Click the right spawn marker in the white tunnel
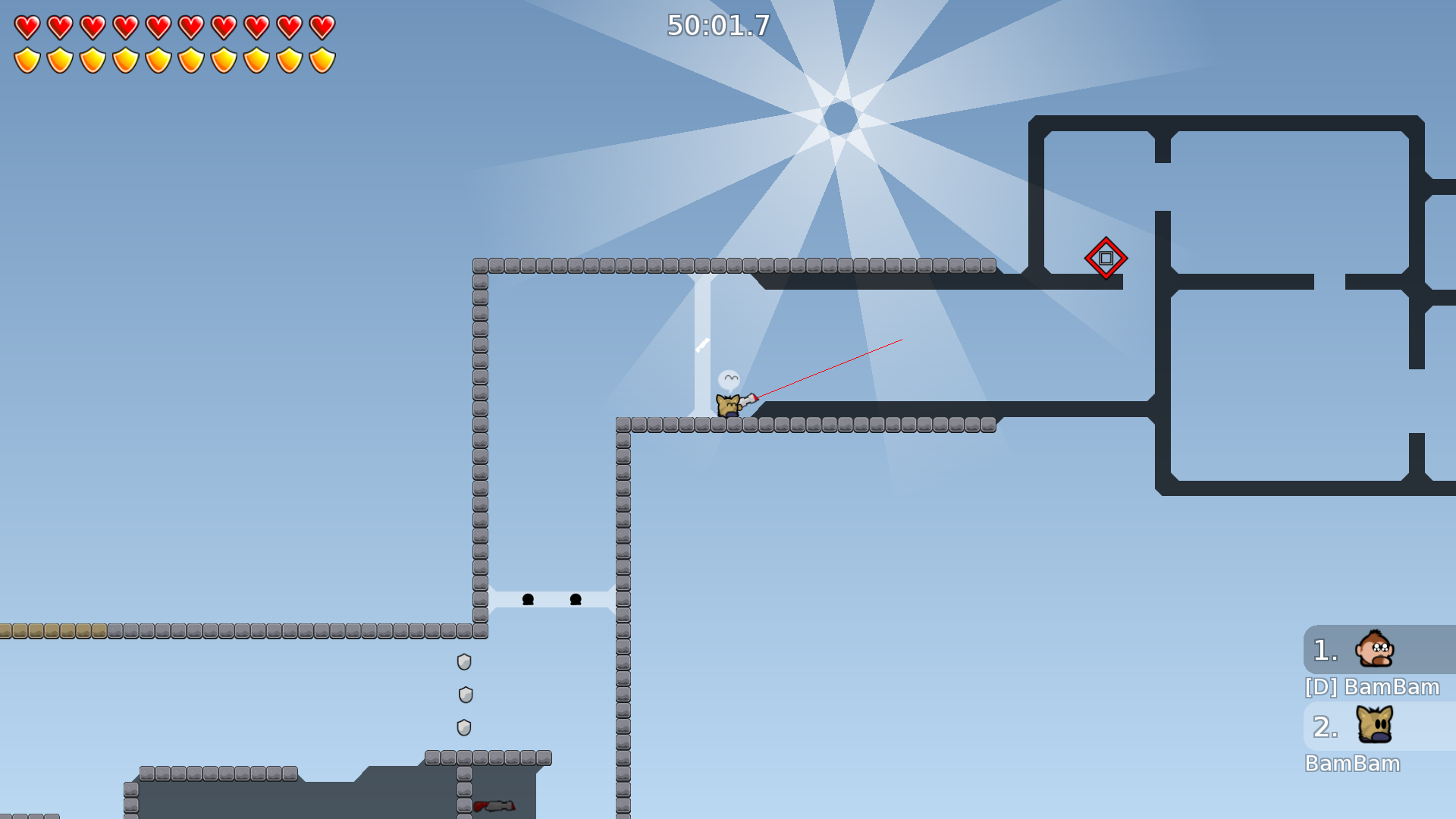Screen dimensions: 1456x819 tap(575, 599)
